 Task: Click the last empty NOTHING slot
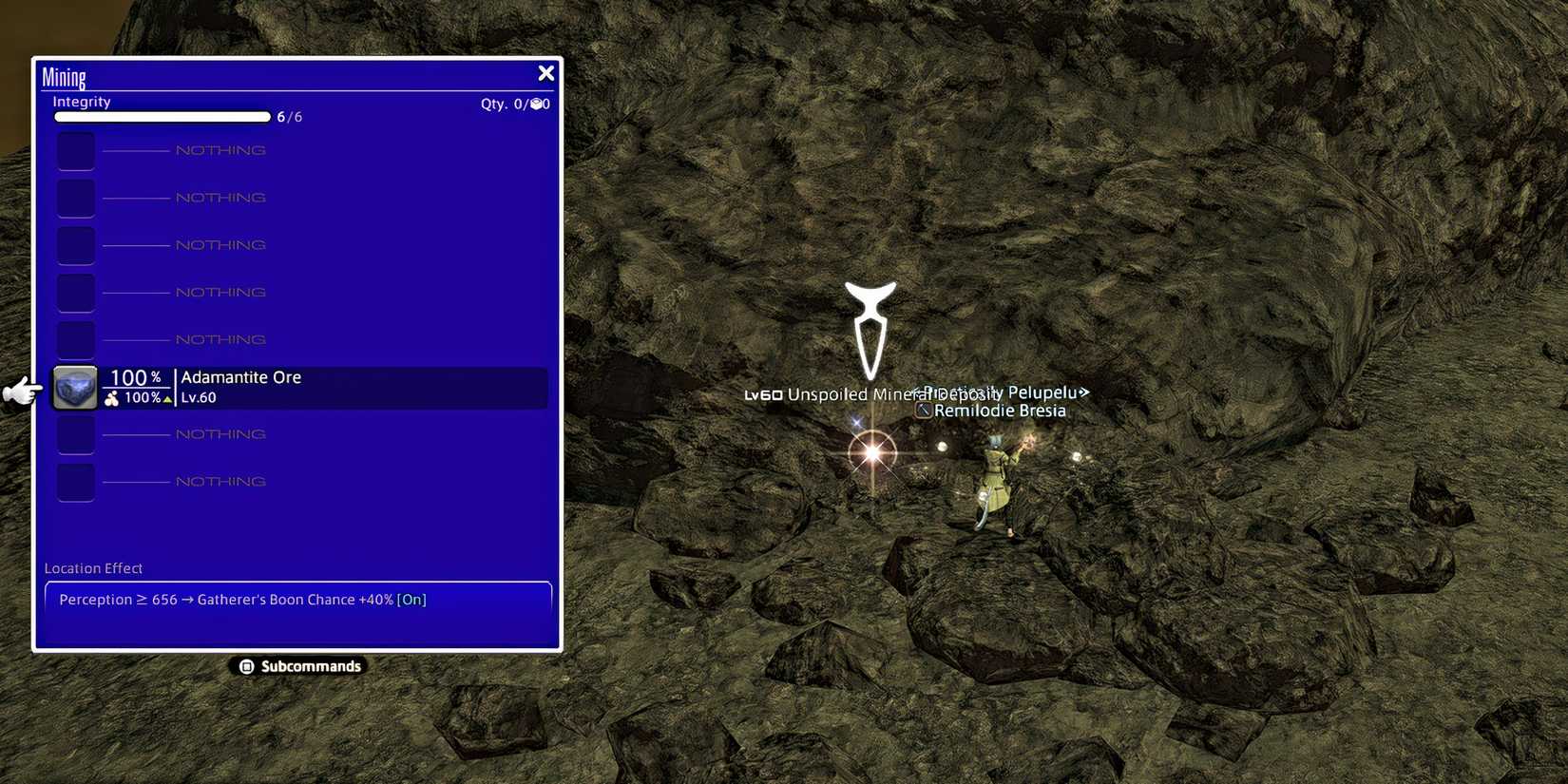click(75, 481)
